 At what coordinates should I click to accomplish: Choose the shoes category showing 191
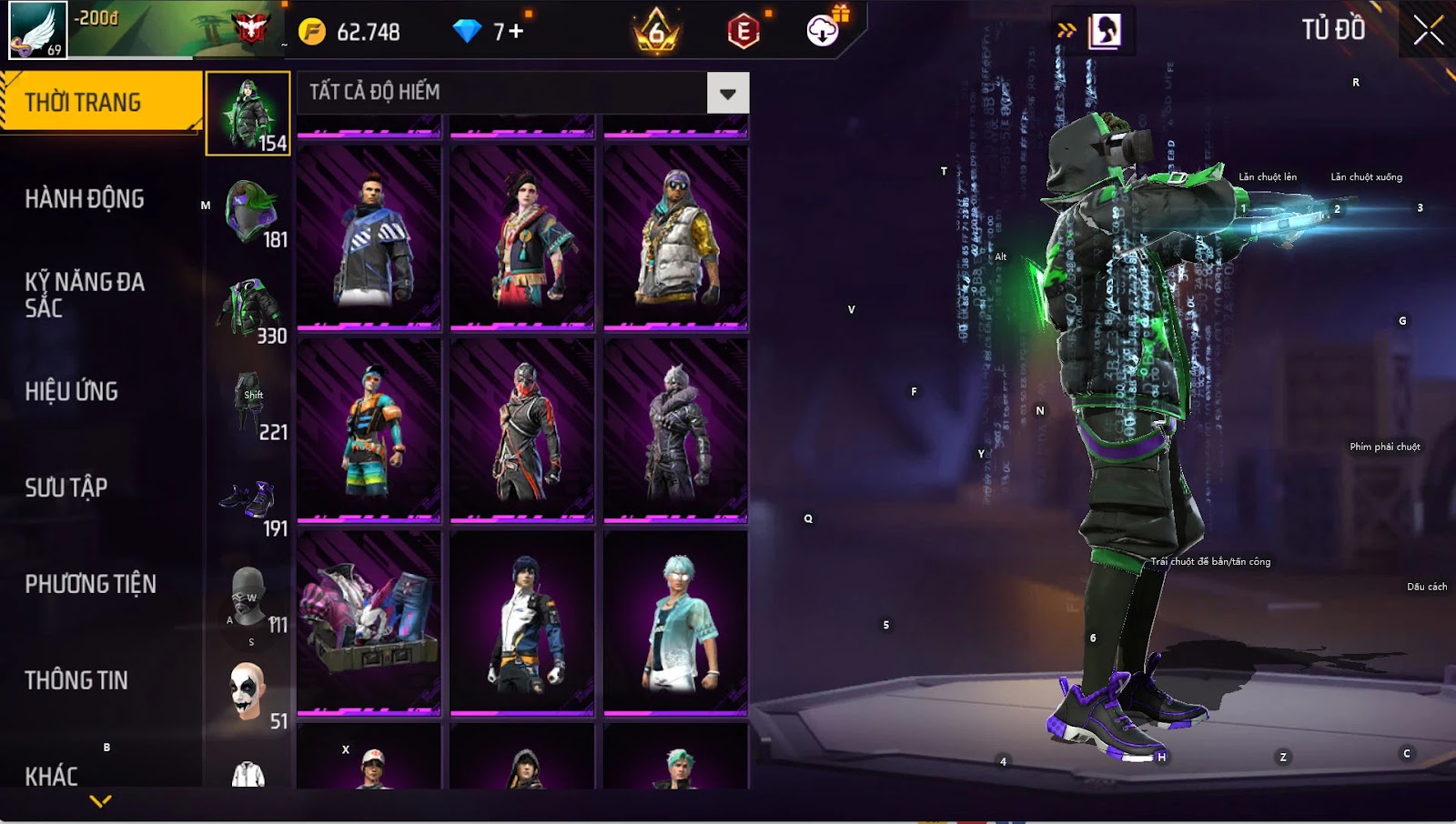(249, 502)
